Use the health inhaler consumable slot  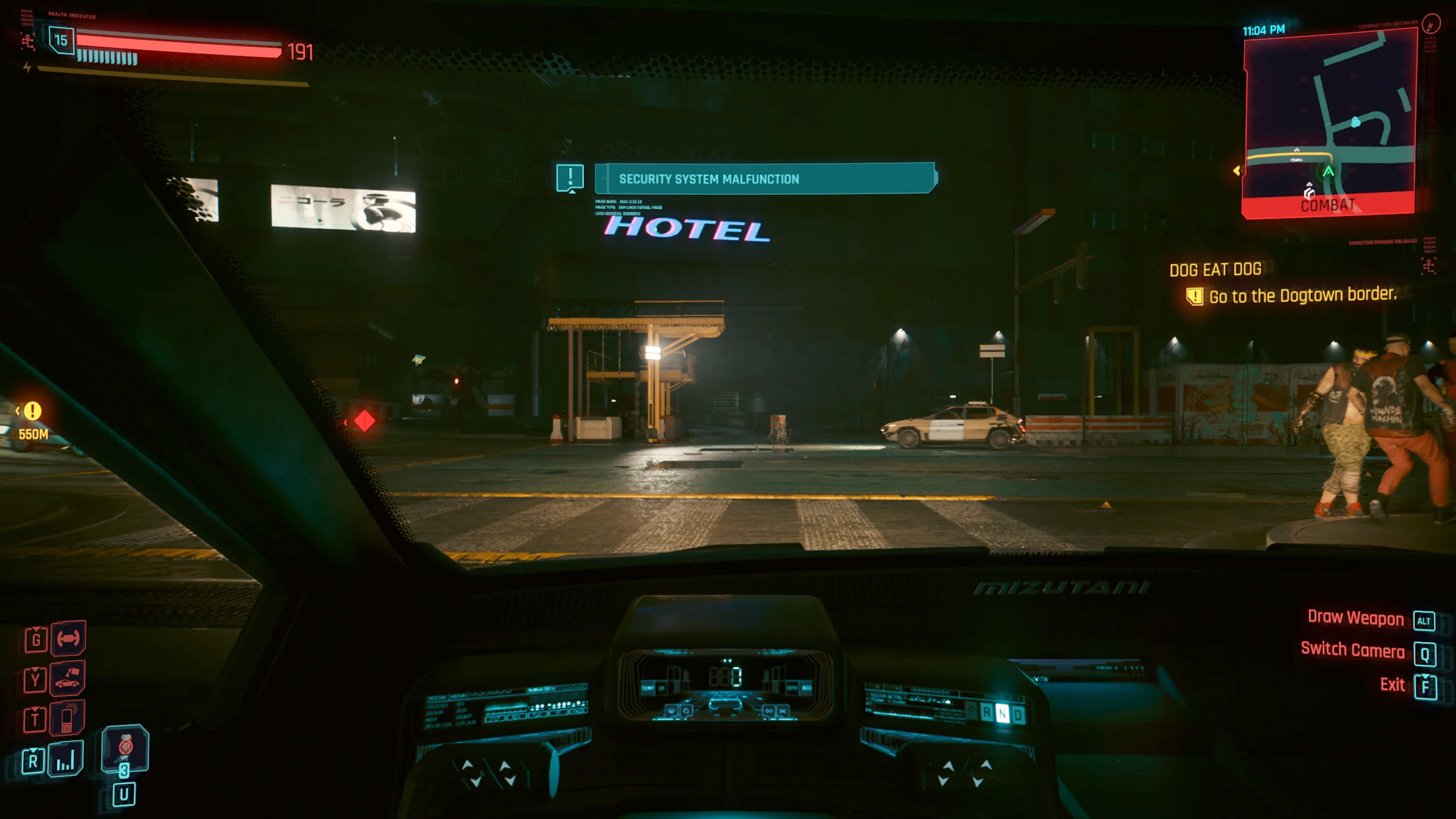[124, 749]
